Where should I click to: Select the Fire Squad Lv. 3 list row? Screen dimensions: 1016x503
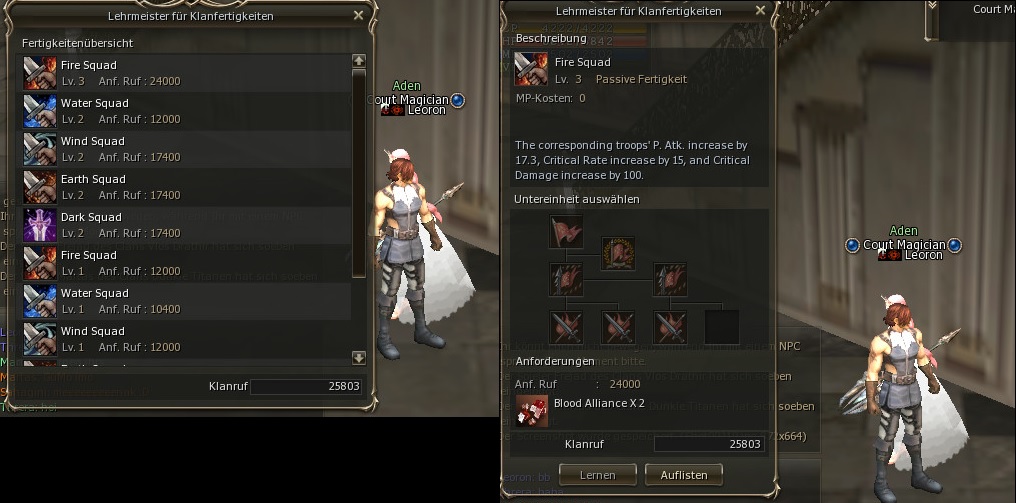[x=186, y=73]
